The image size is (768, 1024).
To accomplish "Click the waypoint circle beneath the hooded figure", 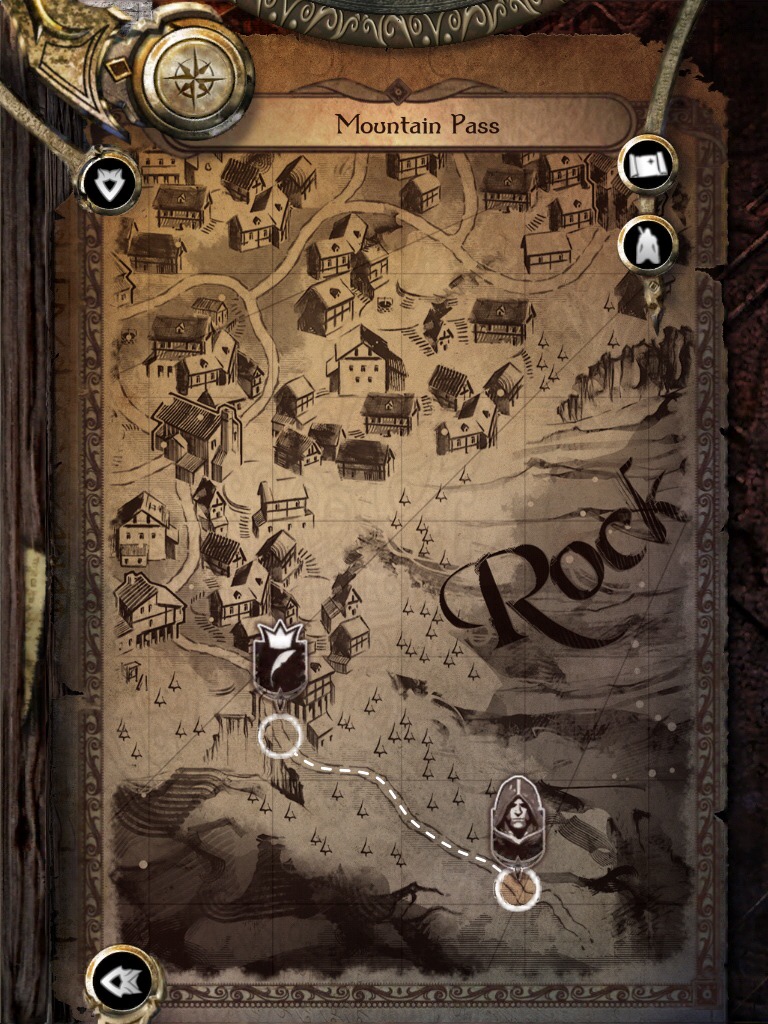I will point(517,887).
